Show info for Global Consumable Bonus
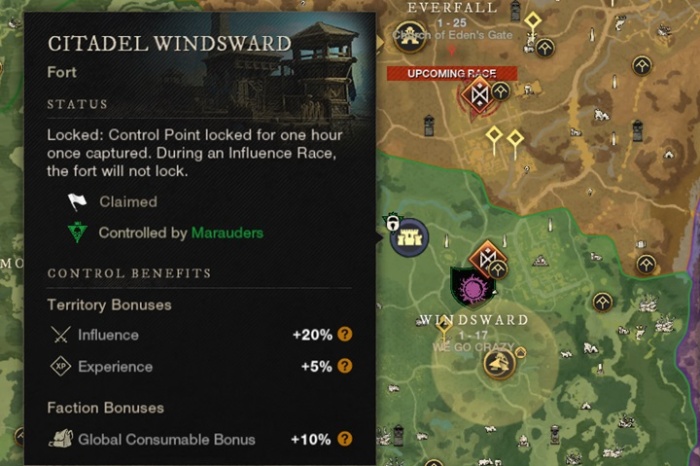 tap(345, 439)
